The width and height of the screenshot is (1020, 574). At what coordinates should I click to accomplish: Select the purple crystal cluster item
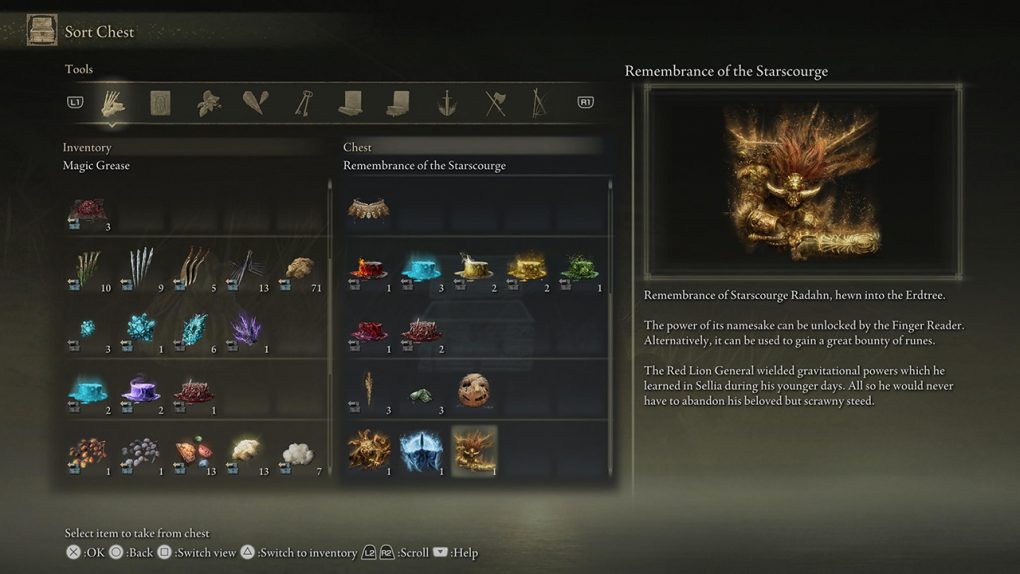click(246, 328)
